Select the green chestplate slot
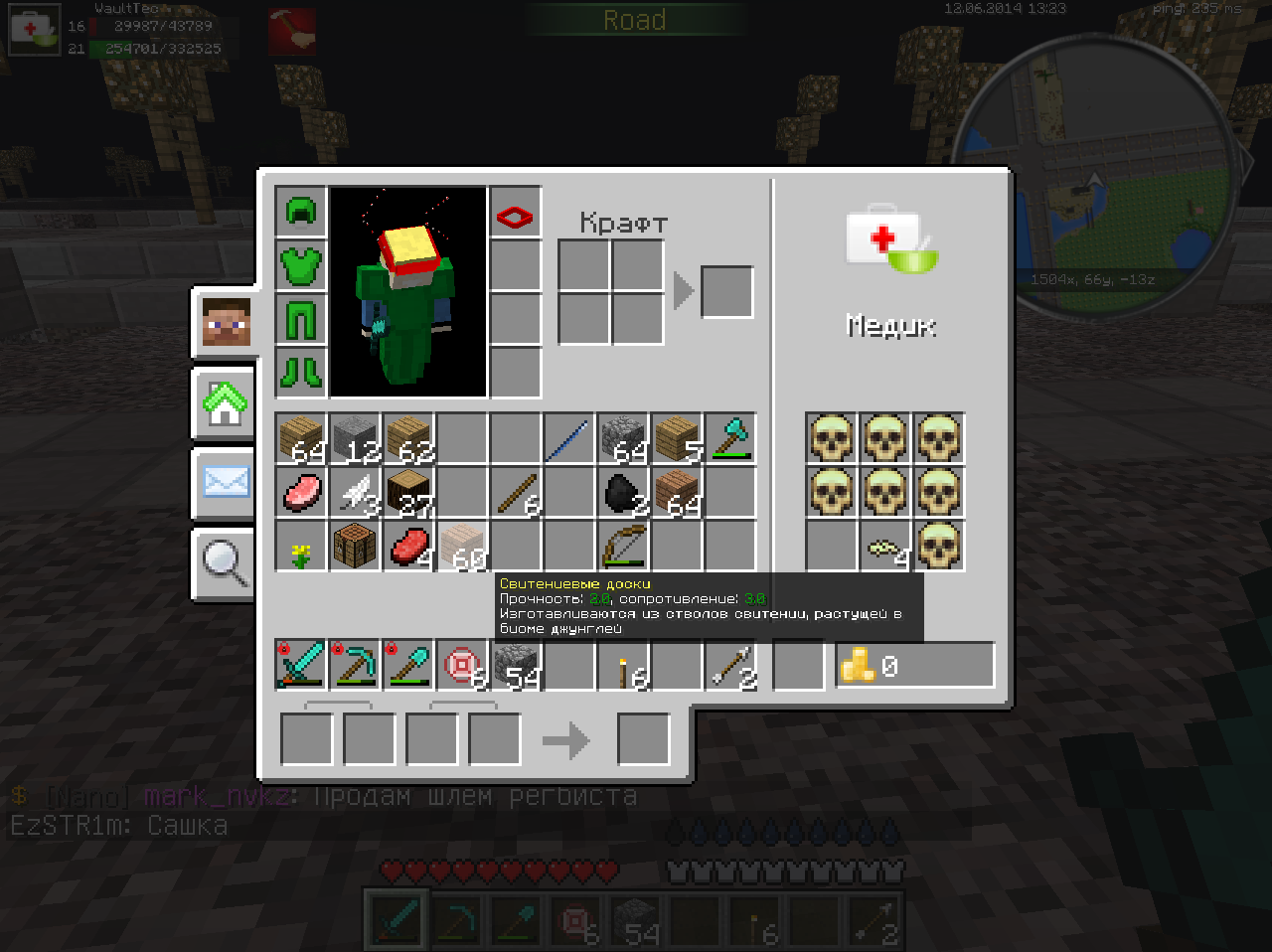Image resolution: width=1272 pixels, height=952 pixels. point(300,265)
